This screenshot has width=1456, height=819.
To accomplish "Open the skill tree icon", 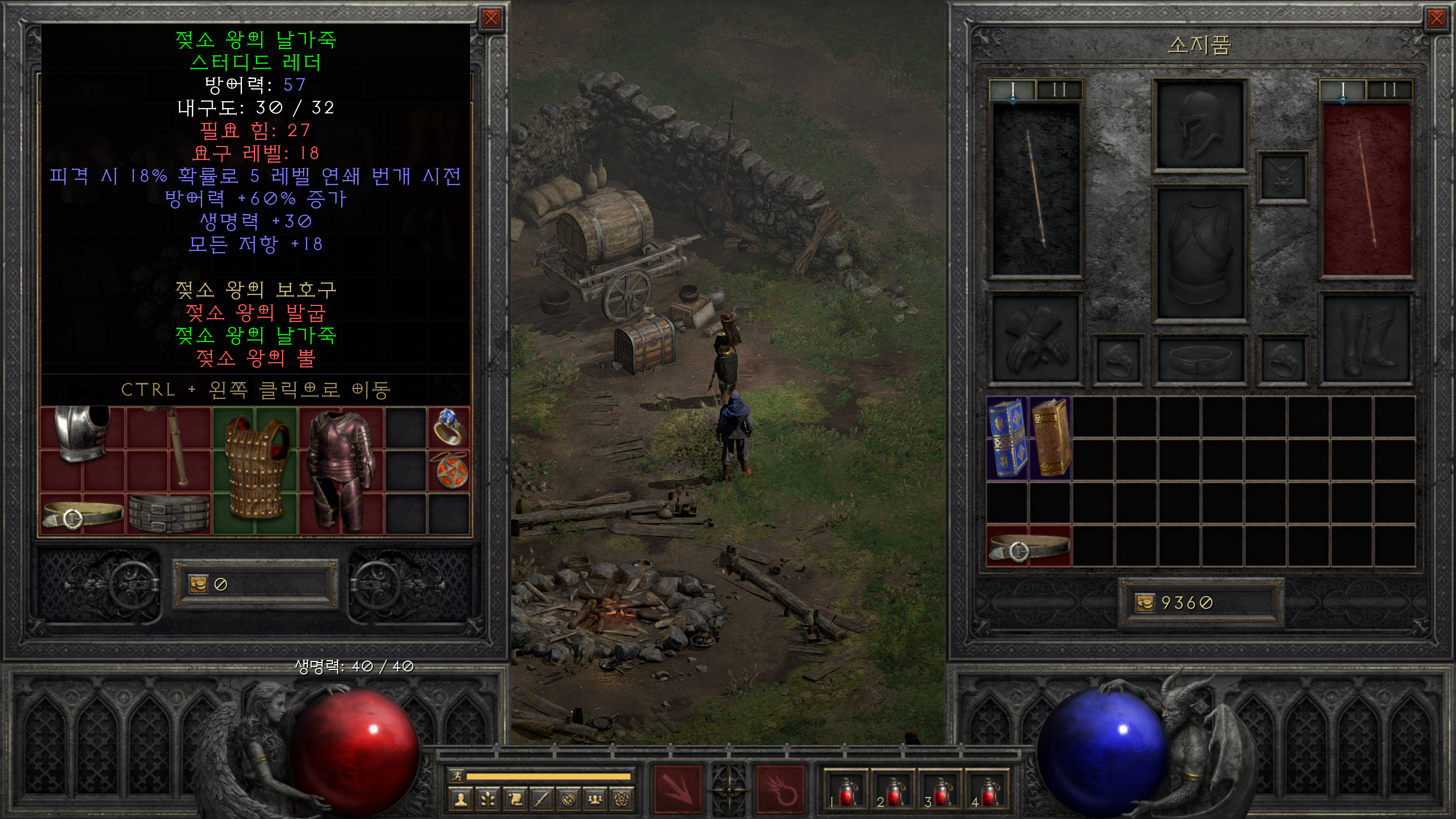I will [x=488, y=799].
